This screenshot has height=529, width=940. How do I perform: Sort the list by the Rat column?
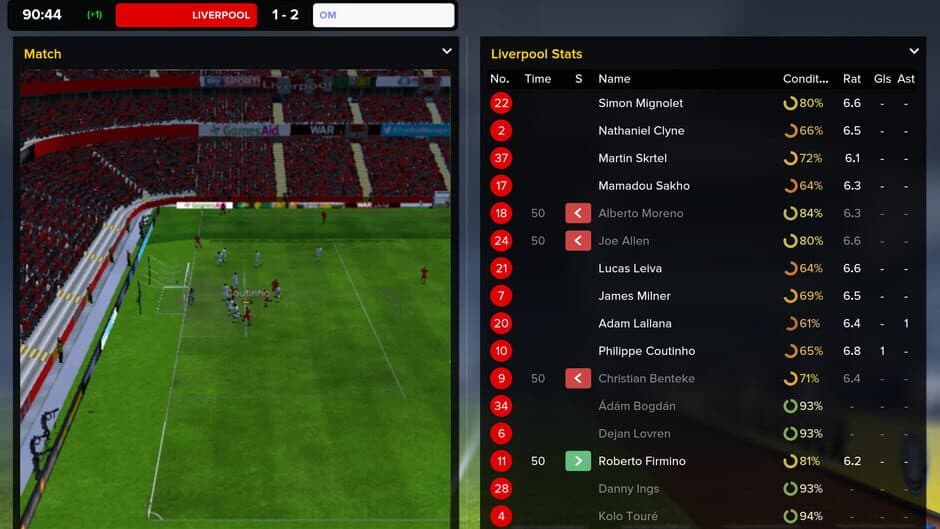(851, 79)
